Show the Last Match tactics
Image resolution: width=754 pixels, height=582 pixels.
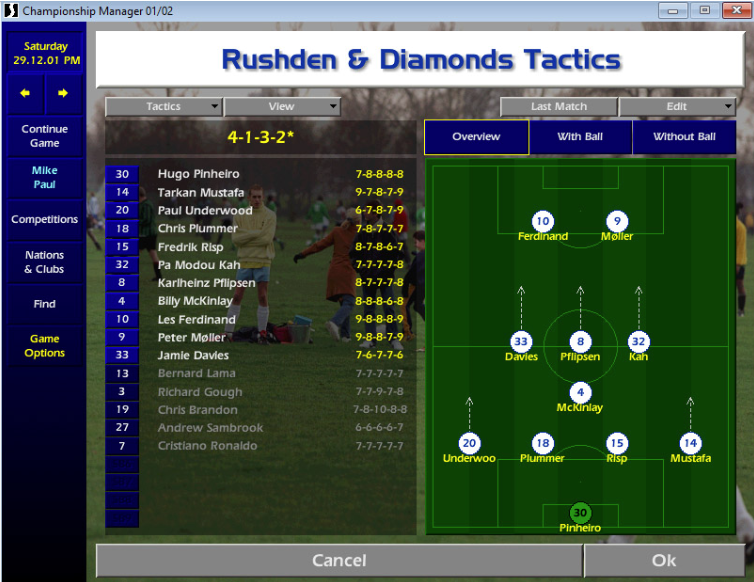[559, 107]
